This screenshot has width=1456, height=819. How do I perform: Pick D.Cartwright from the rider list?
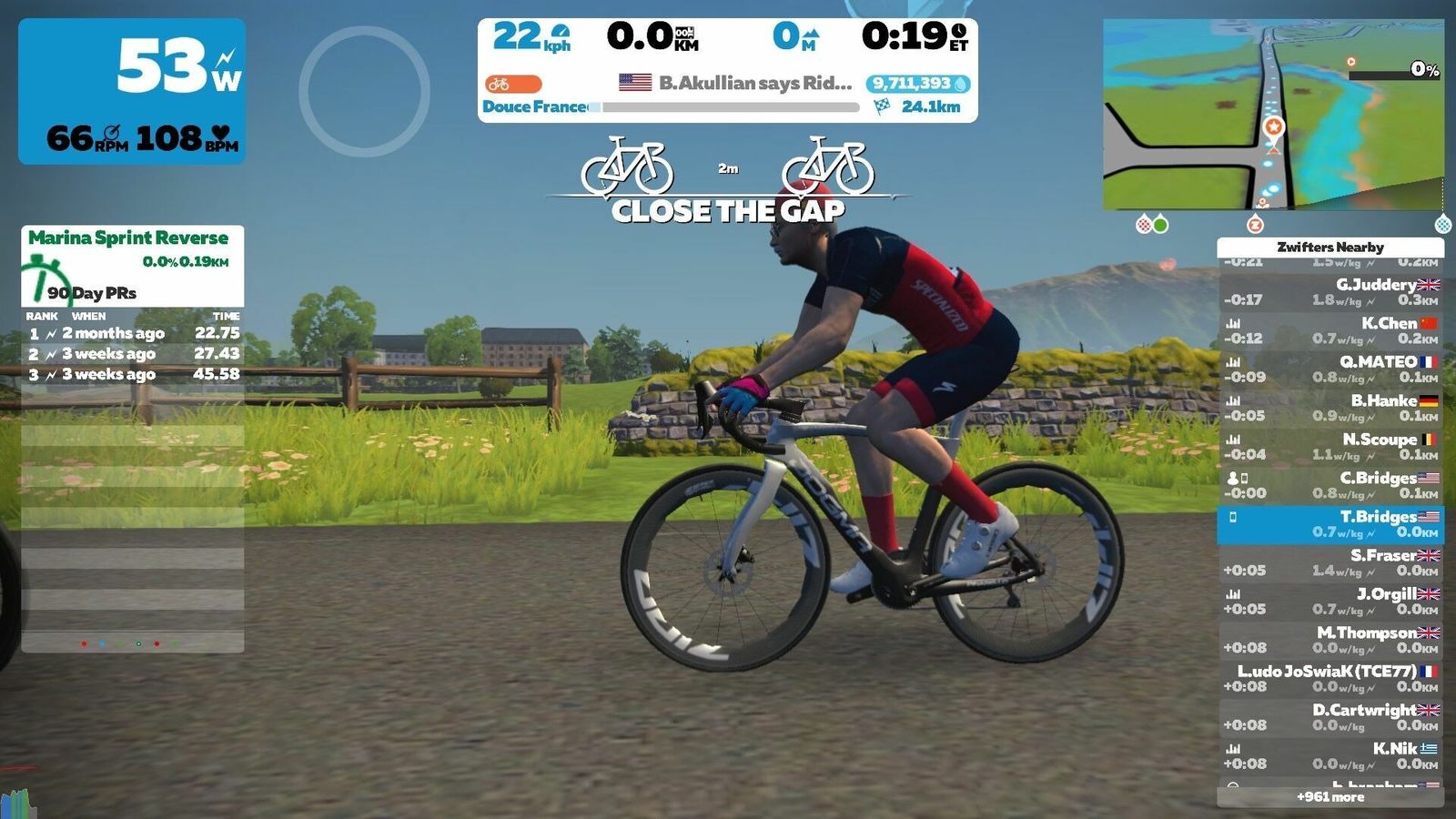coord(1330,718)
